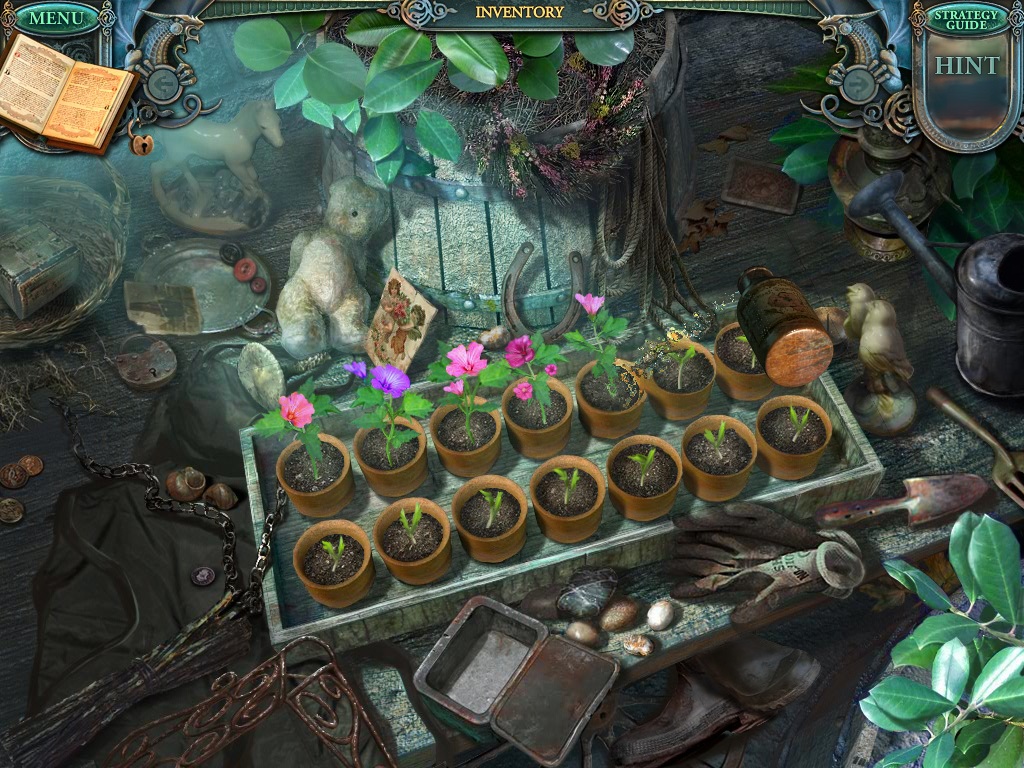Open the Strategy Guide
This screenshot has height=768, width=1024.
coord(966,19)
